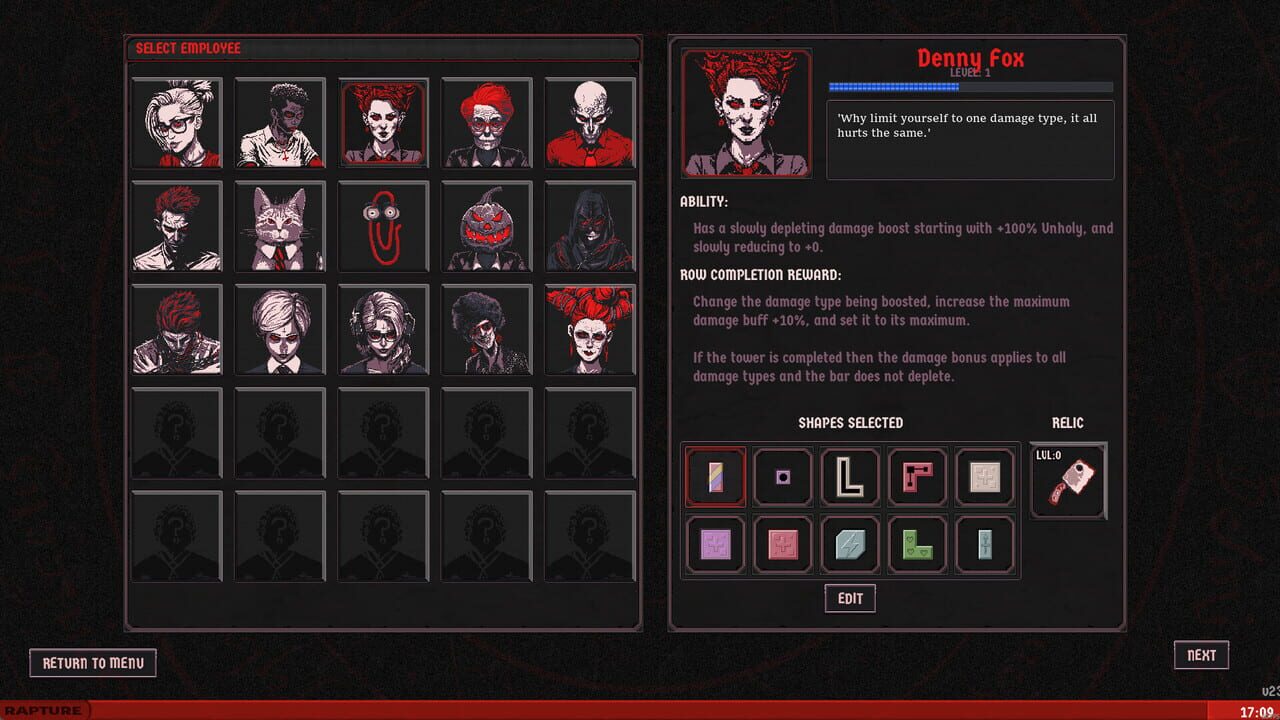This screenshot has width=1280, height=720.
Task: Deselect the lightning cube shape
Action: coord(849,544)
